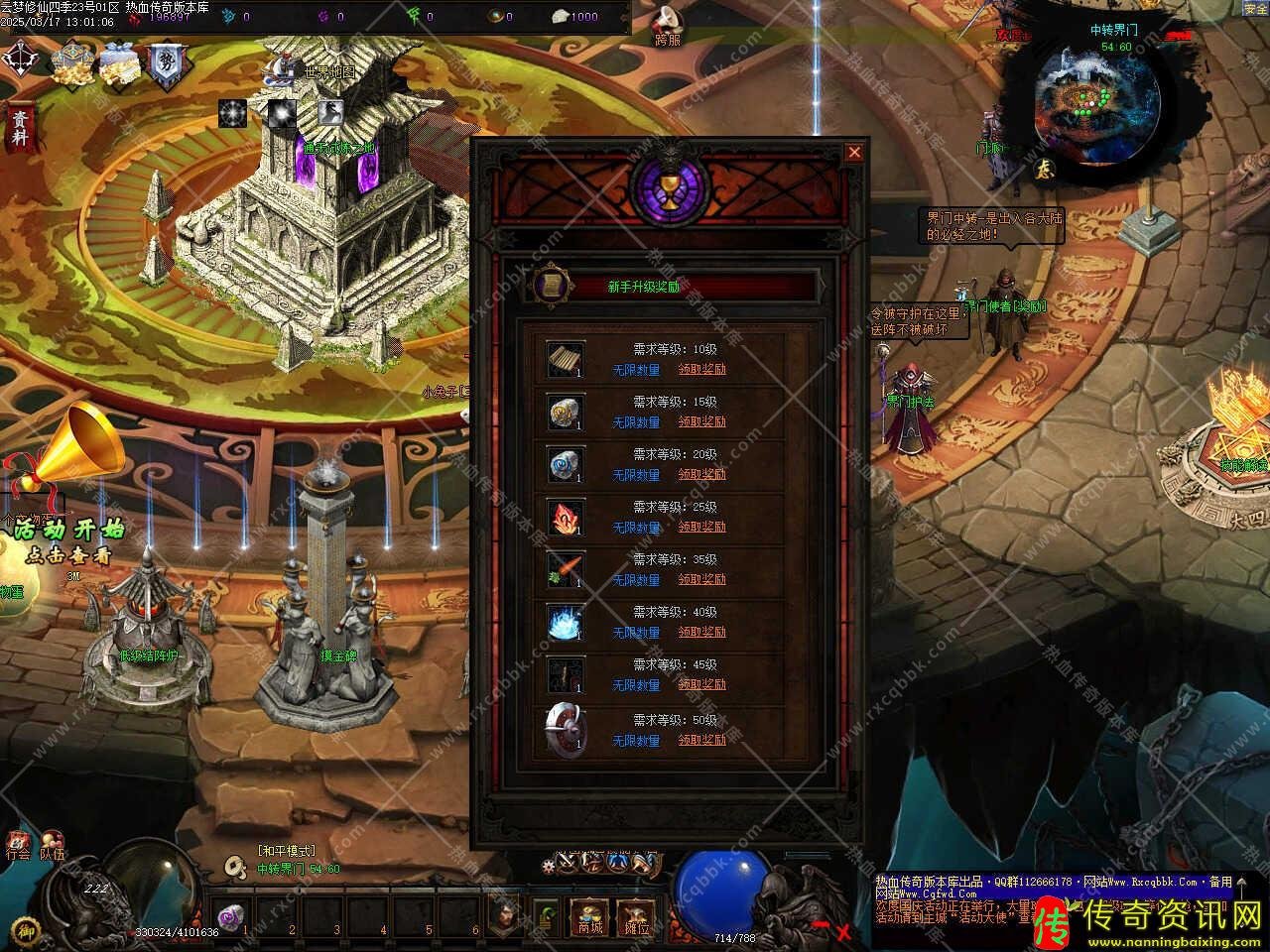
Task: Open the 资料 character info banner
Action: click(x=19, y=128)
